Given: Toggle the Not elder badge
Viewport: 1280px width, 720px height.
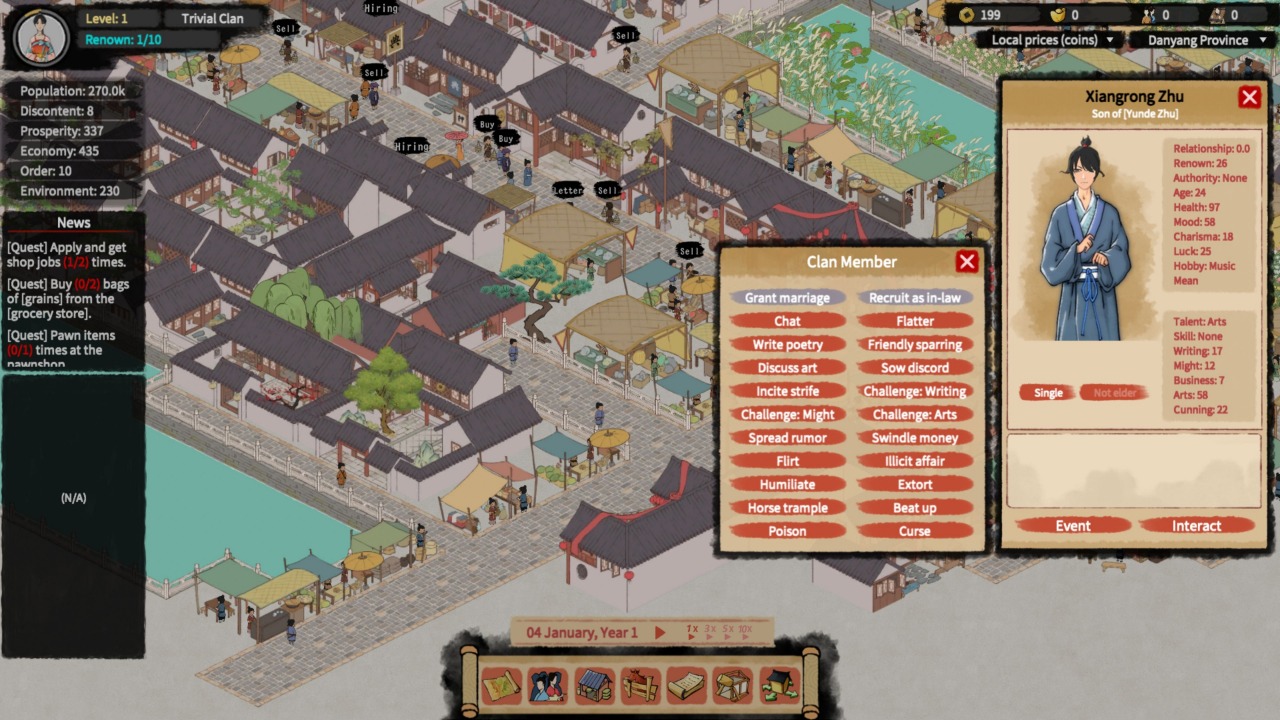Looking at the screenshot, I should tap(1113, 392).
